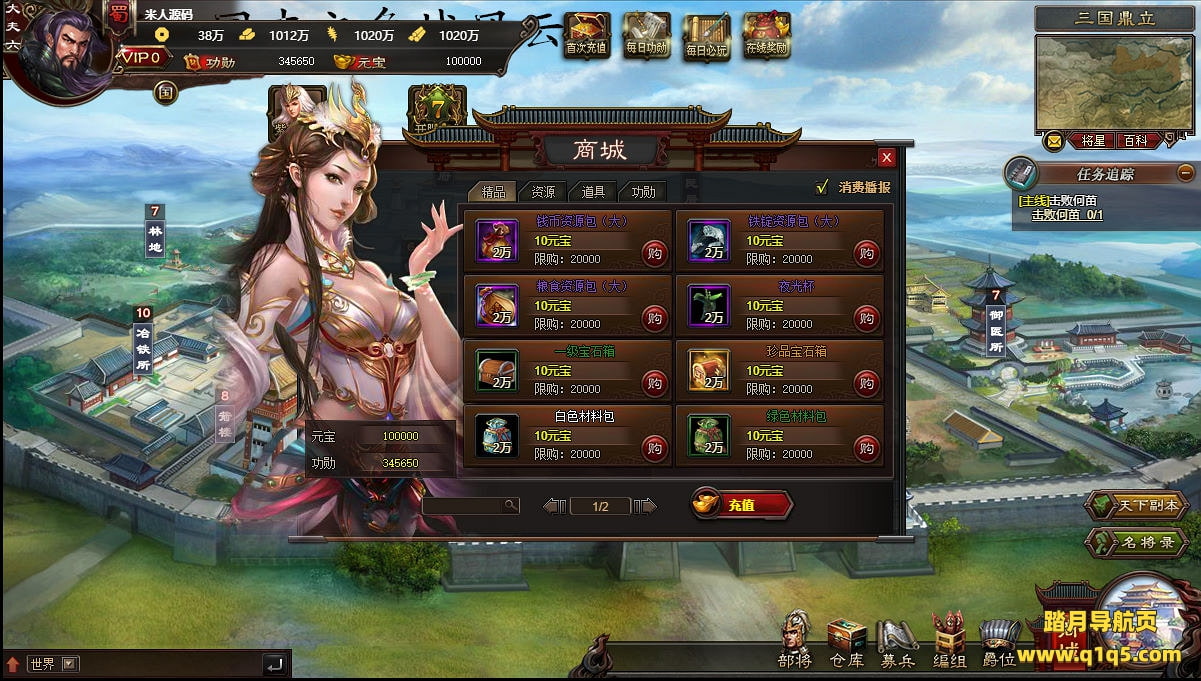This screenshot has width=1201, height=681.
Task: Collapse the 任务追踪 quest tracker
Action: (1185, 173)
